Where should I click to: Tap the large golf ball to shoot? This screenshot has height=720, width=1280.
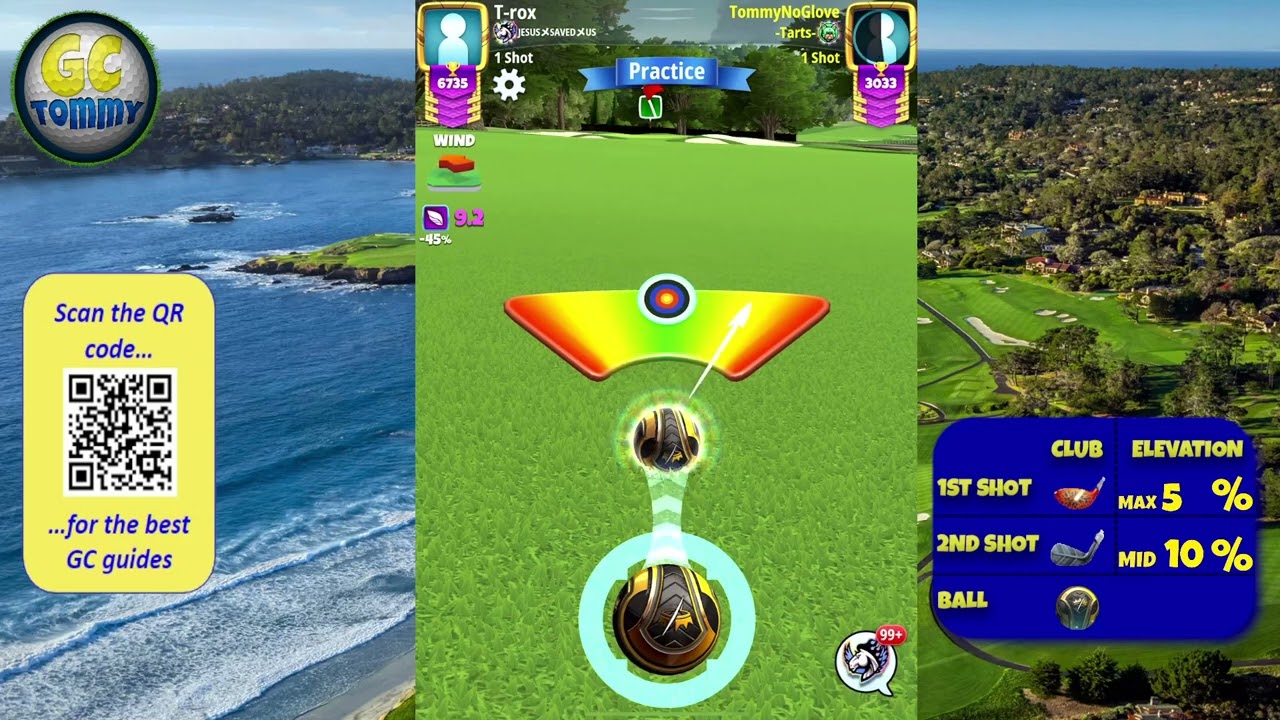tap(666, 618)
